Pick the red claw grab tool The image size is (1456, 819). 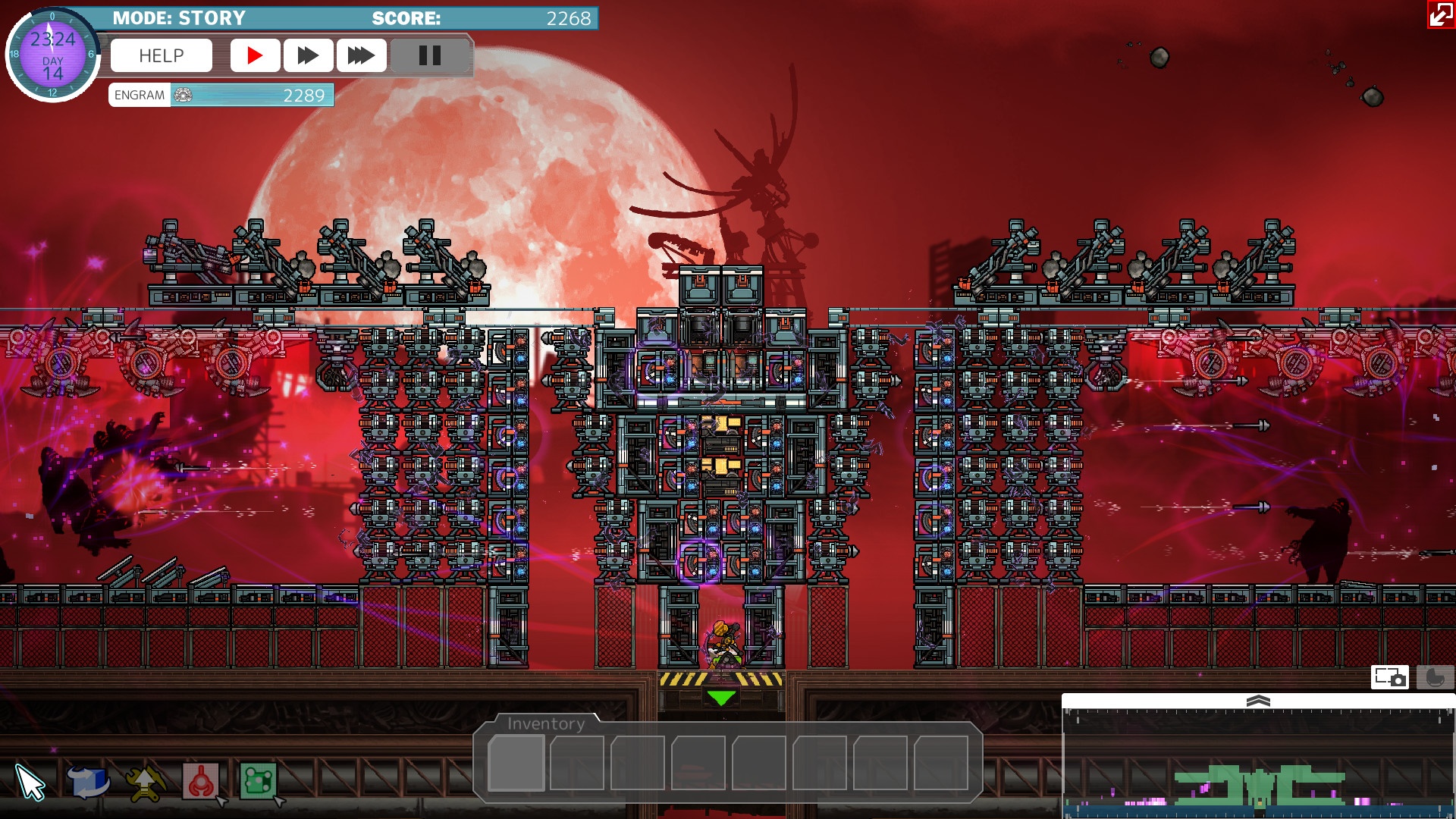(x=201, y=782)
